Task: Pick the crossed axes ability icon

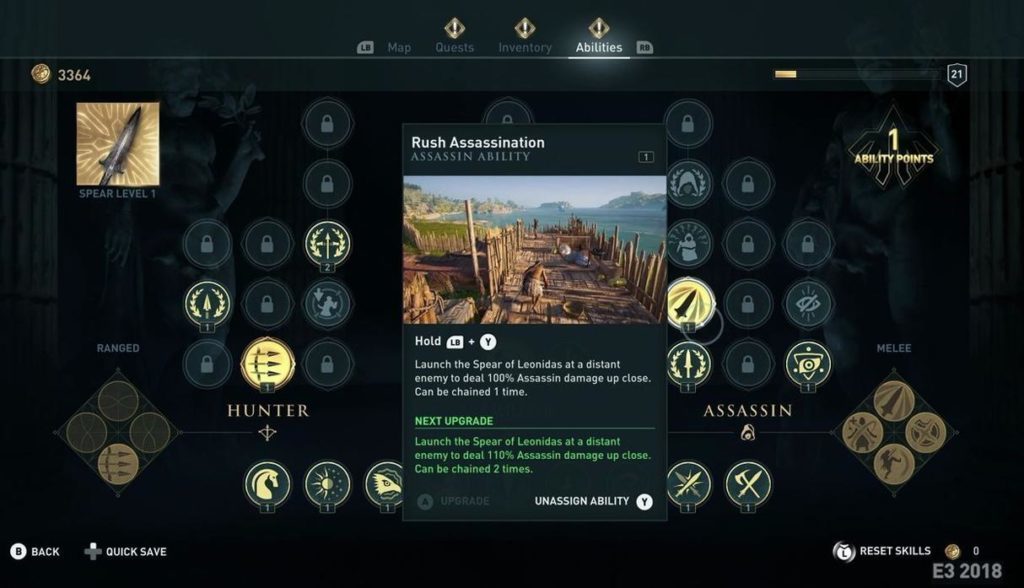Action: (748, 484)
